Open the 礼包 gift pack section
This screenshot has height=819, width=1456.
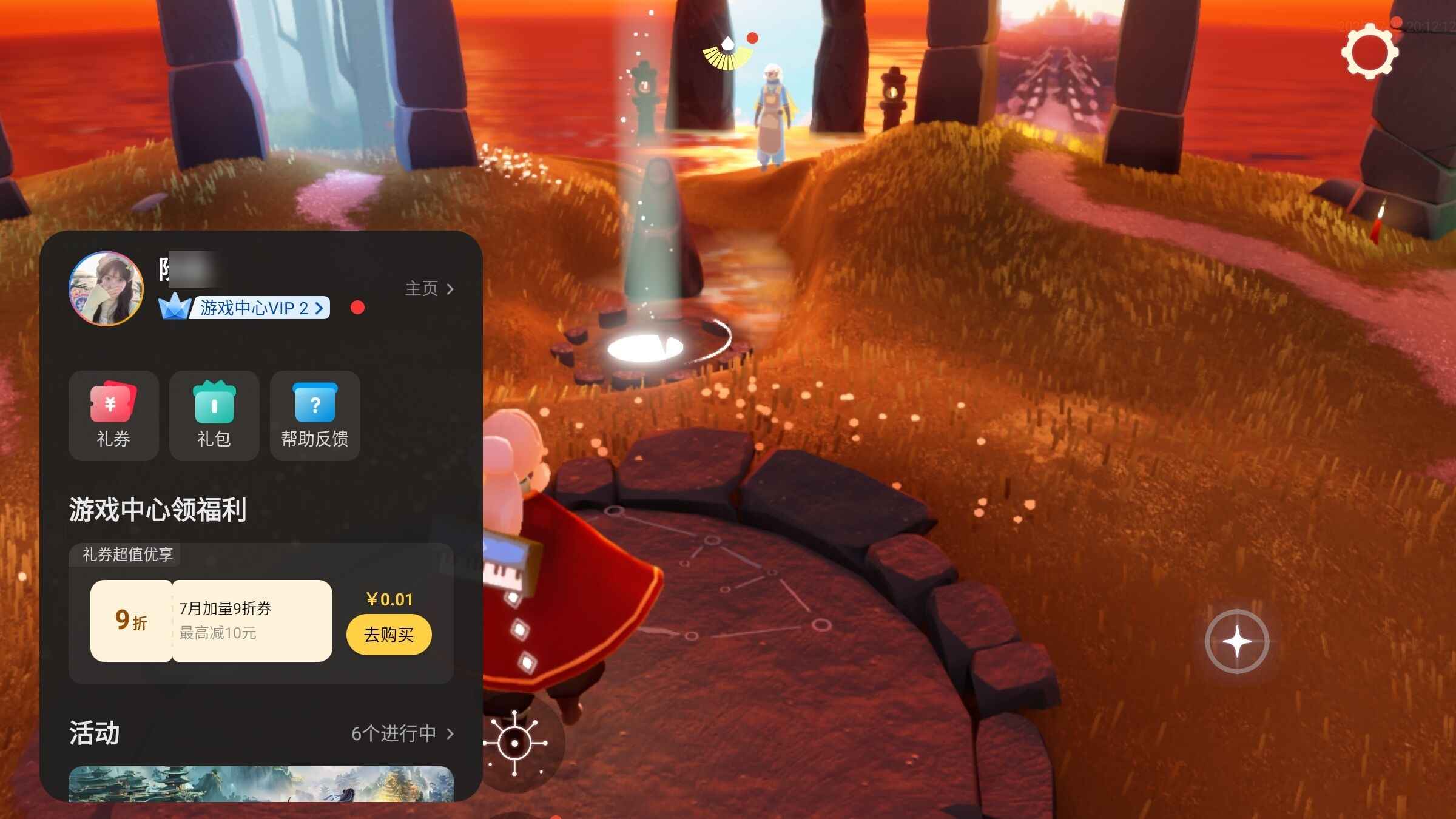pyautogui.click(x=214, y=416)
